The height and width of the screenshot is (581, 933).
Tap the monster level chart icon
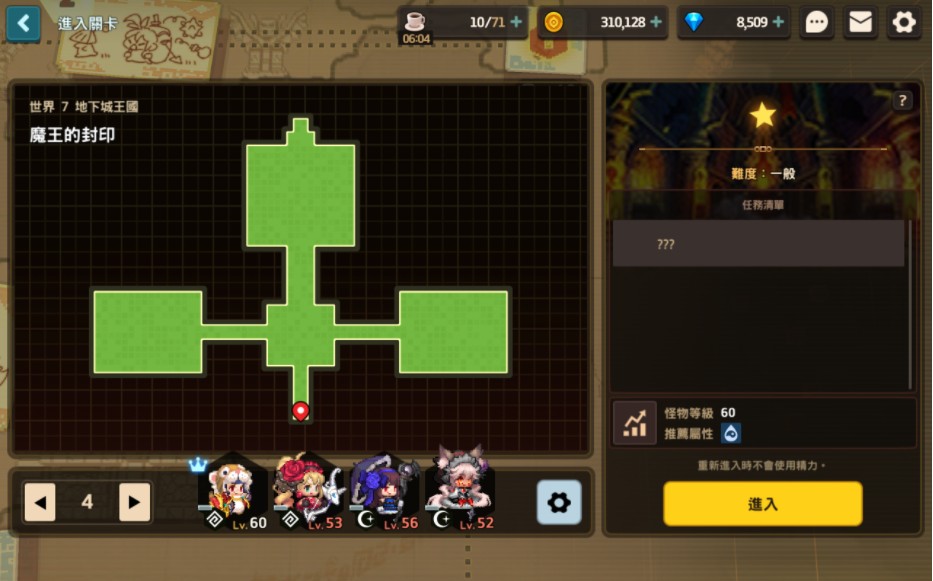click(634, 423)
